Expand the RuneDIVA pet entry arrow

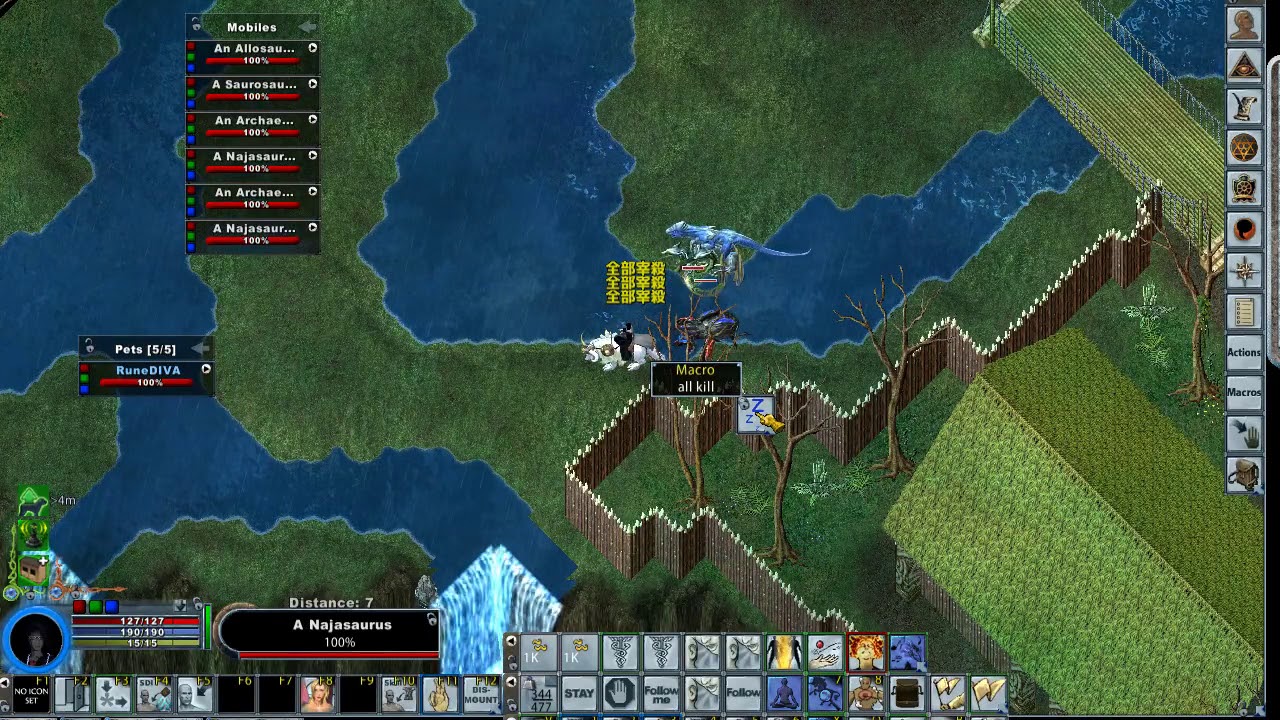pyautogui.click(x=206, y=370)
